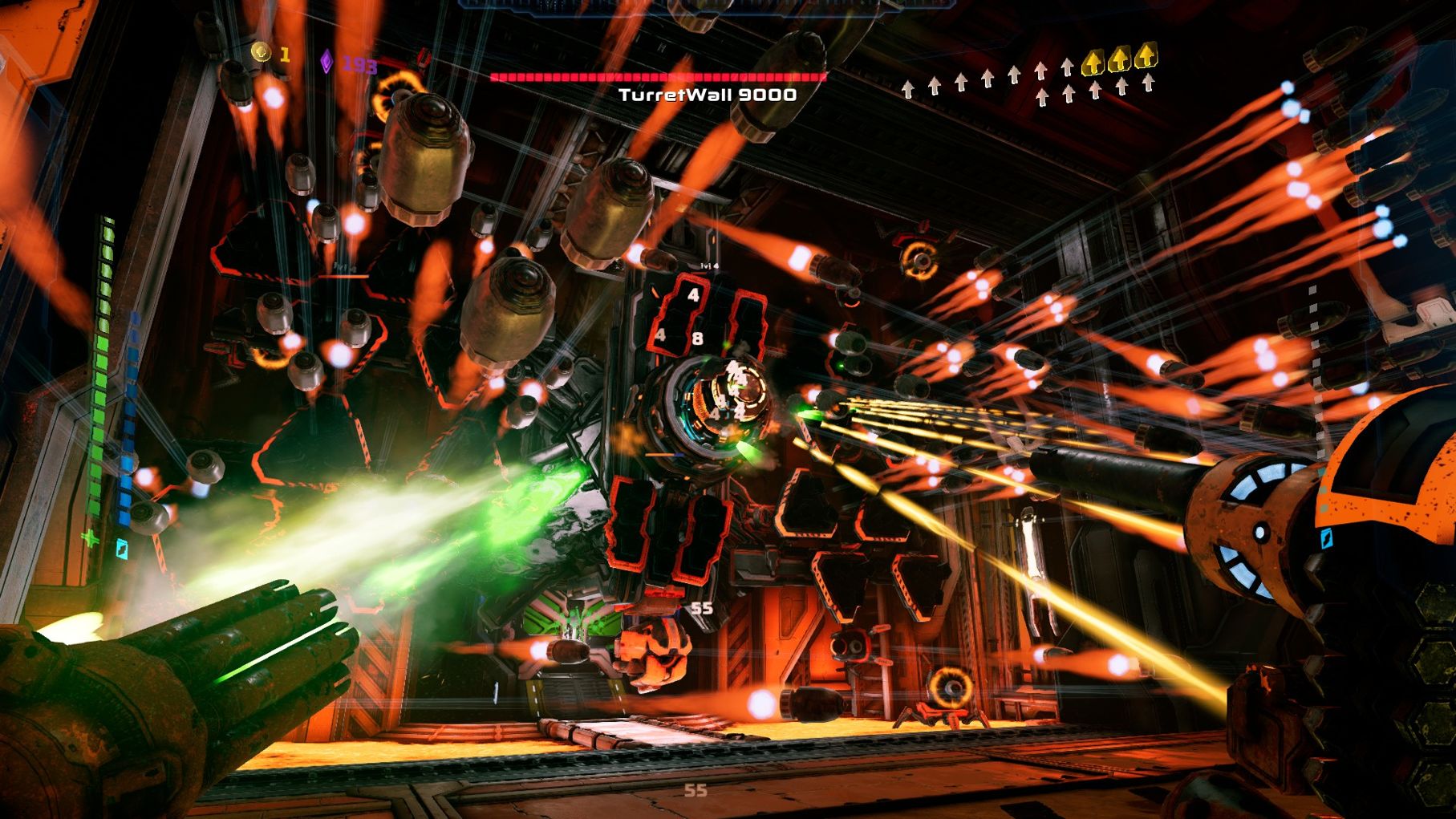Click the gold coin currency icon
The width and height of the screenshot is (1456, 819).
[261, 52]
